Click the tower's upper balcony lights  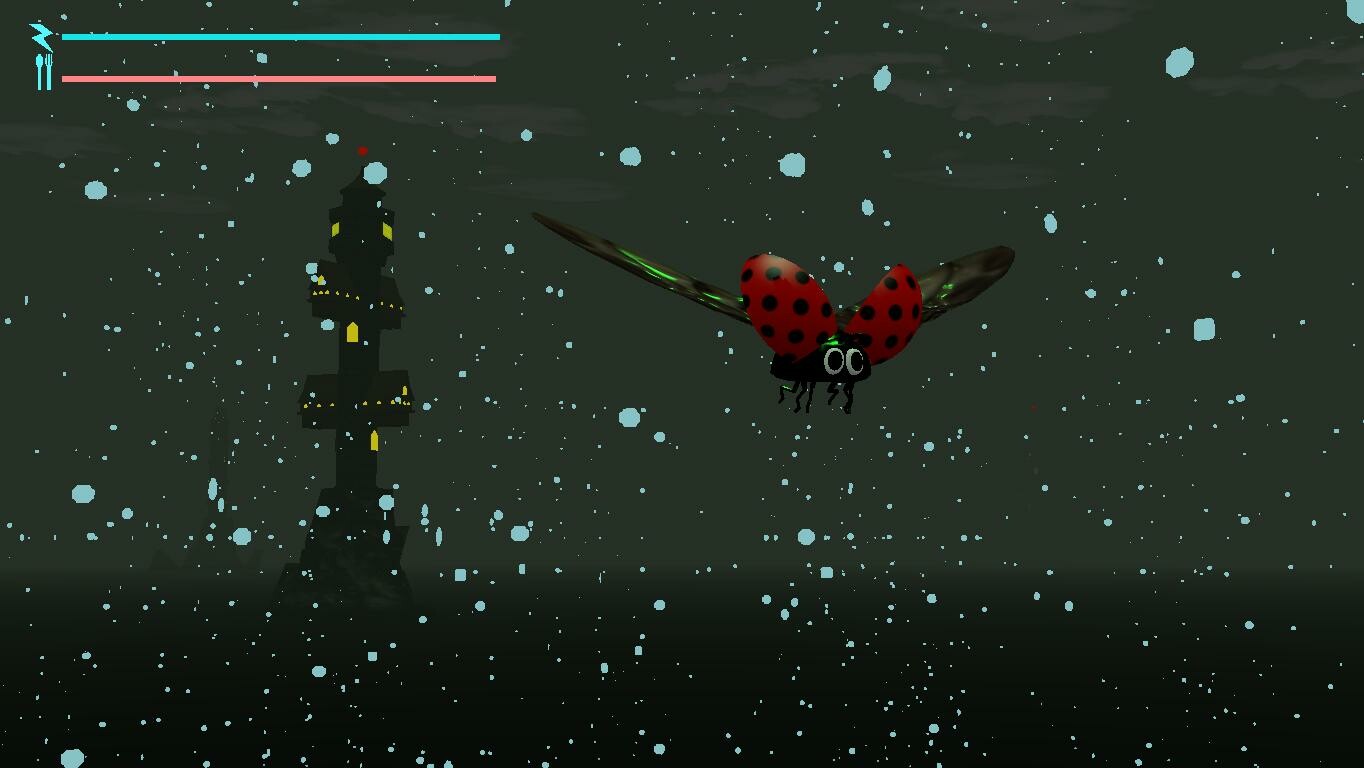335,295
